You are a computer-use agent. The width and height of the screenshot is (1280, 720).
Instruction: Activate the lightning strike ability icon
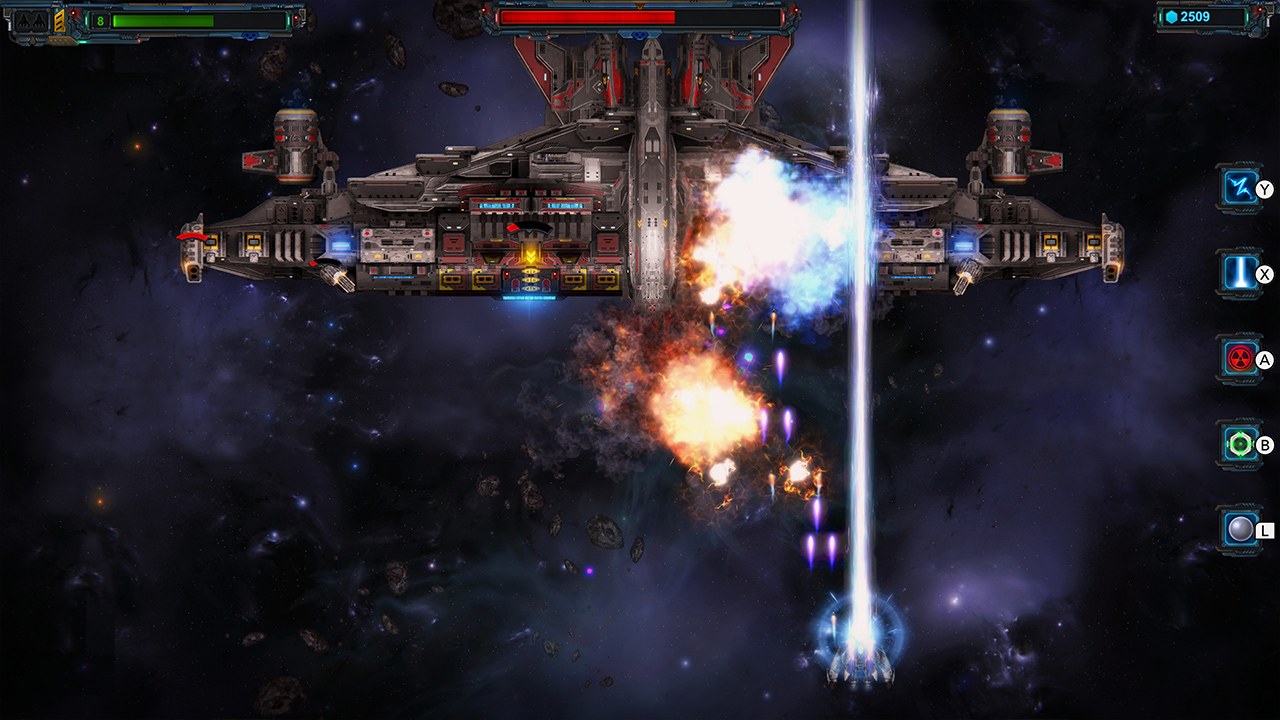click(x=1237, y=186)
